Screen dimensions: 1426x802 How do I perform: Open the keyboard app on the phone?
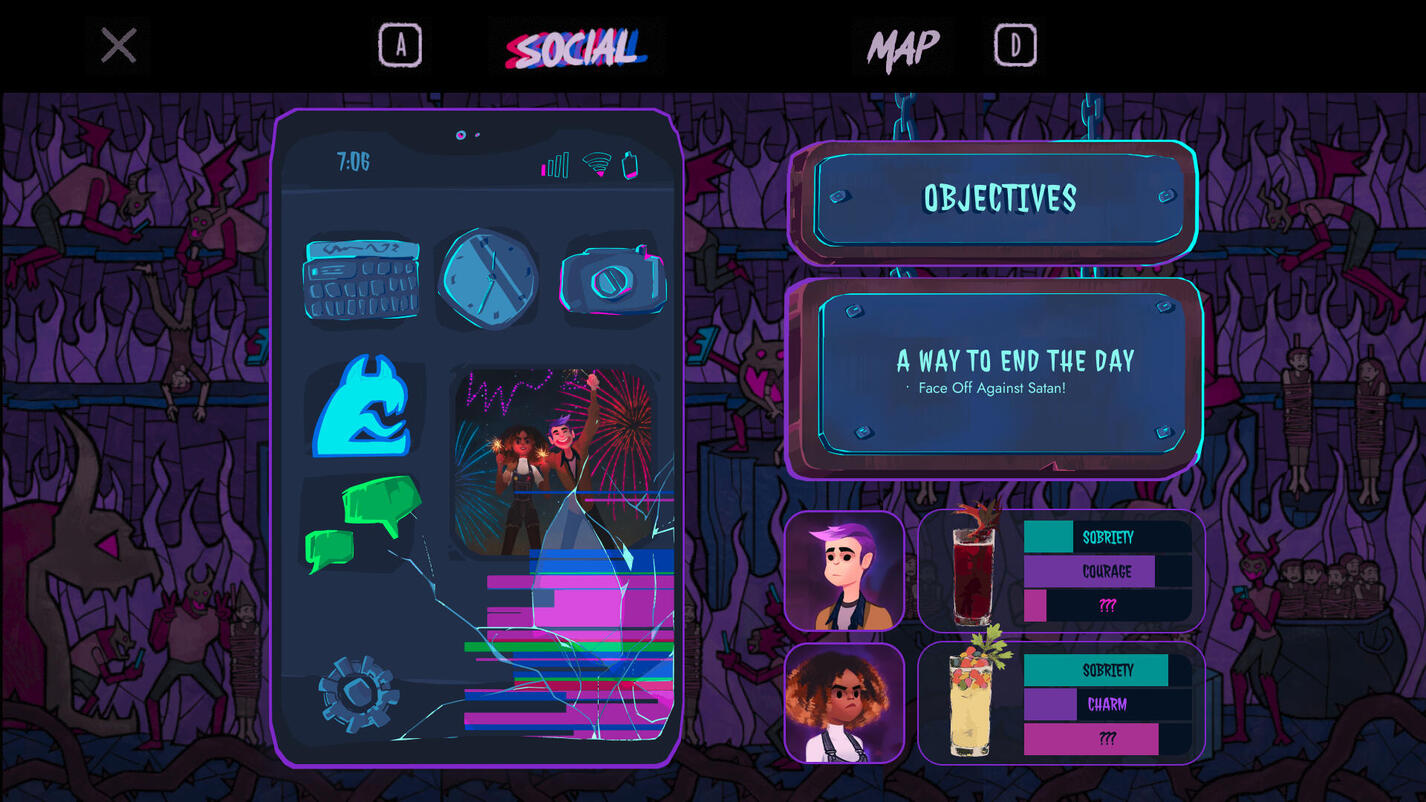tap(362, 277)
